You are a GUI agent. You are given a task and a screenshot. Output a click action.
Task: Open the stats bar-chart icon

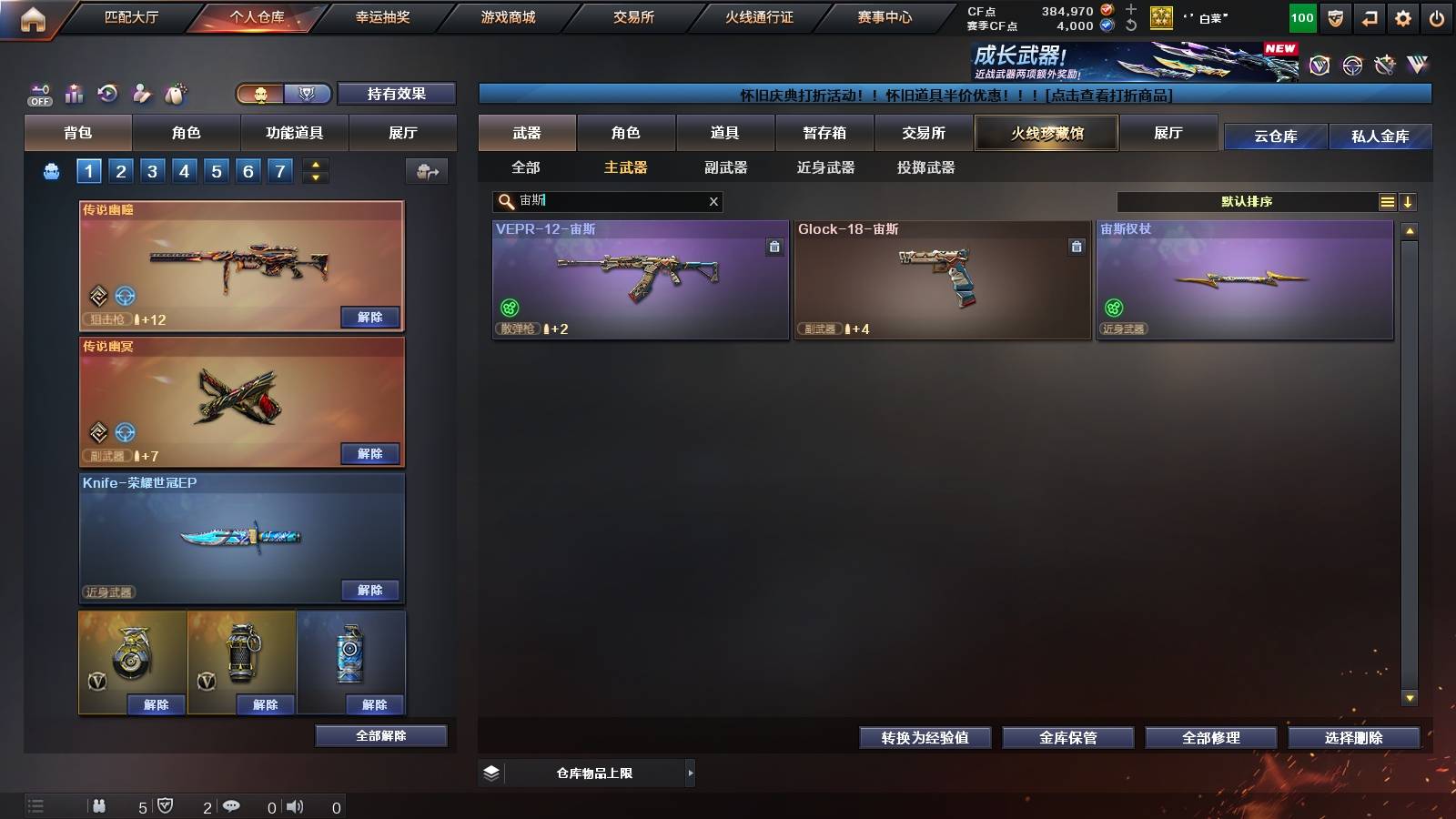pyautogui.click(x=74, y=93)
